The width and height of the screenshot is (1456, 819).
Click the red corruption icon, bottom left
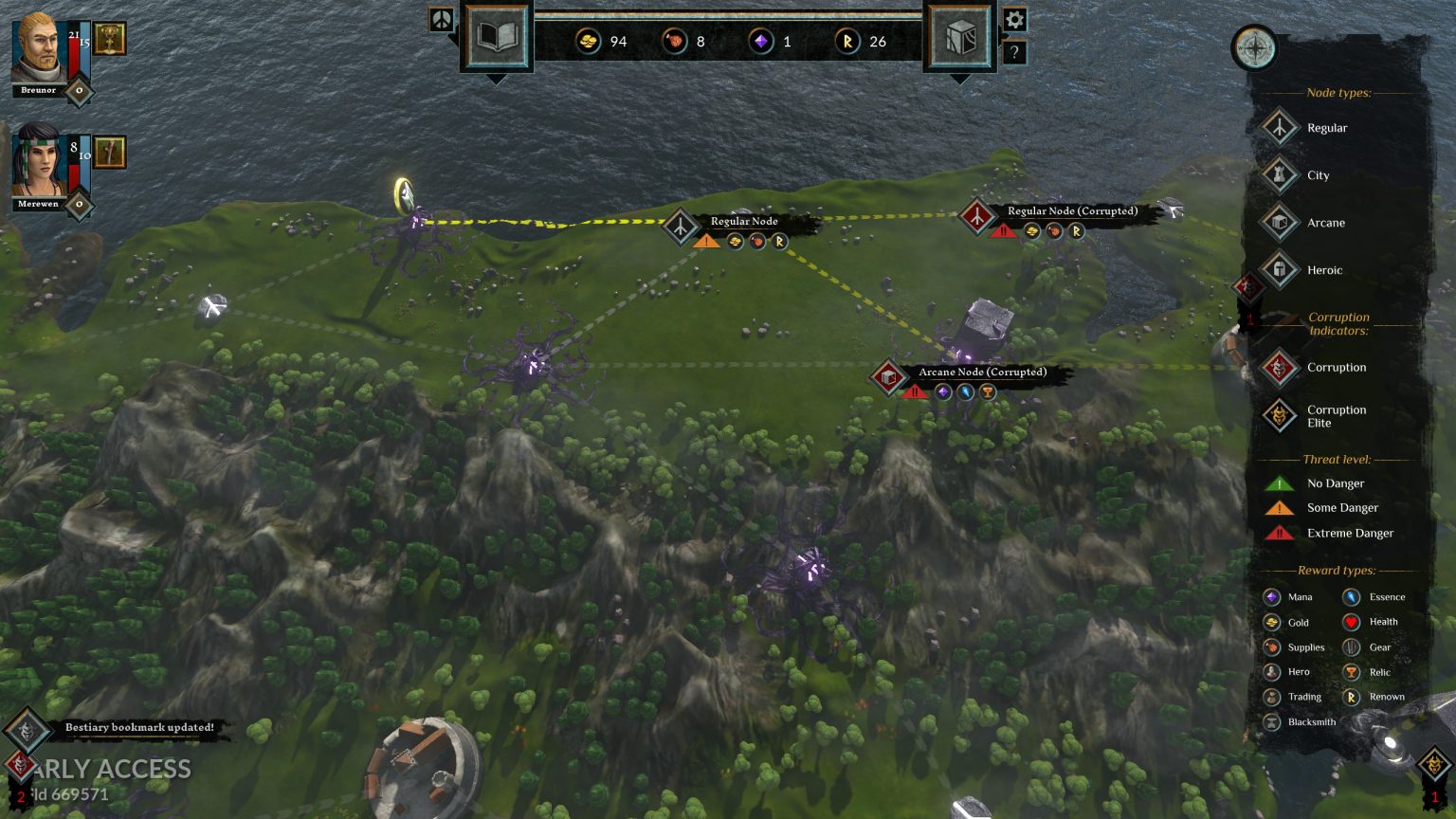pos(19,764)
